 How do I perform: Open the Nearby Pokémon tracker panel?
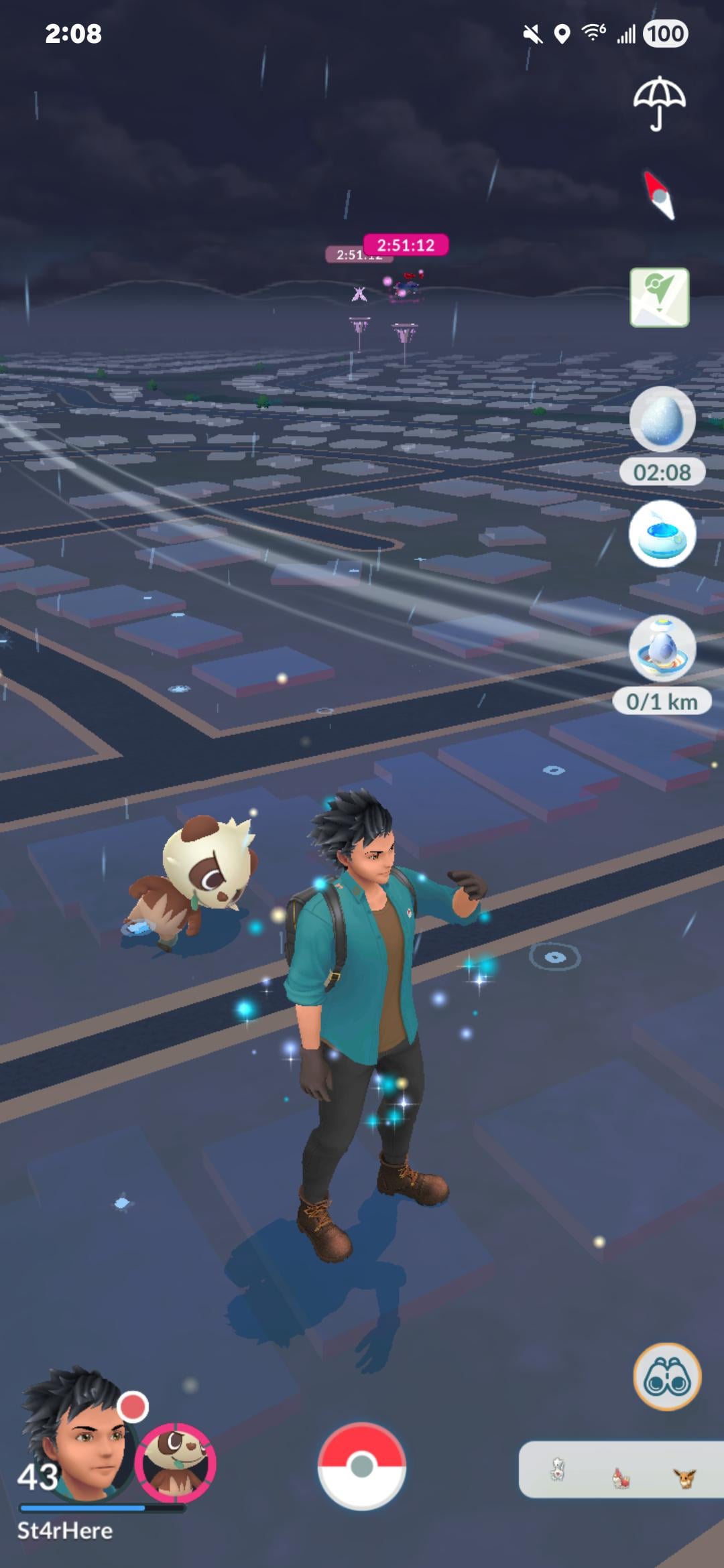[x=620, y=1470]
